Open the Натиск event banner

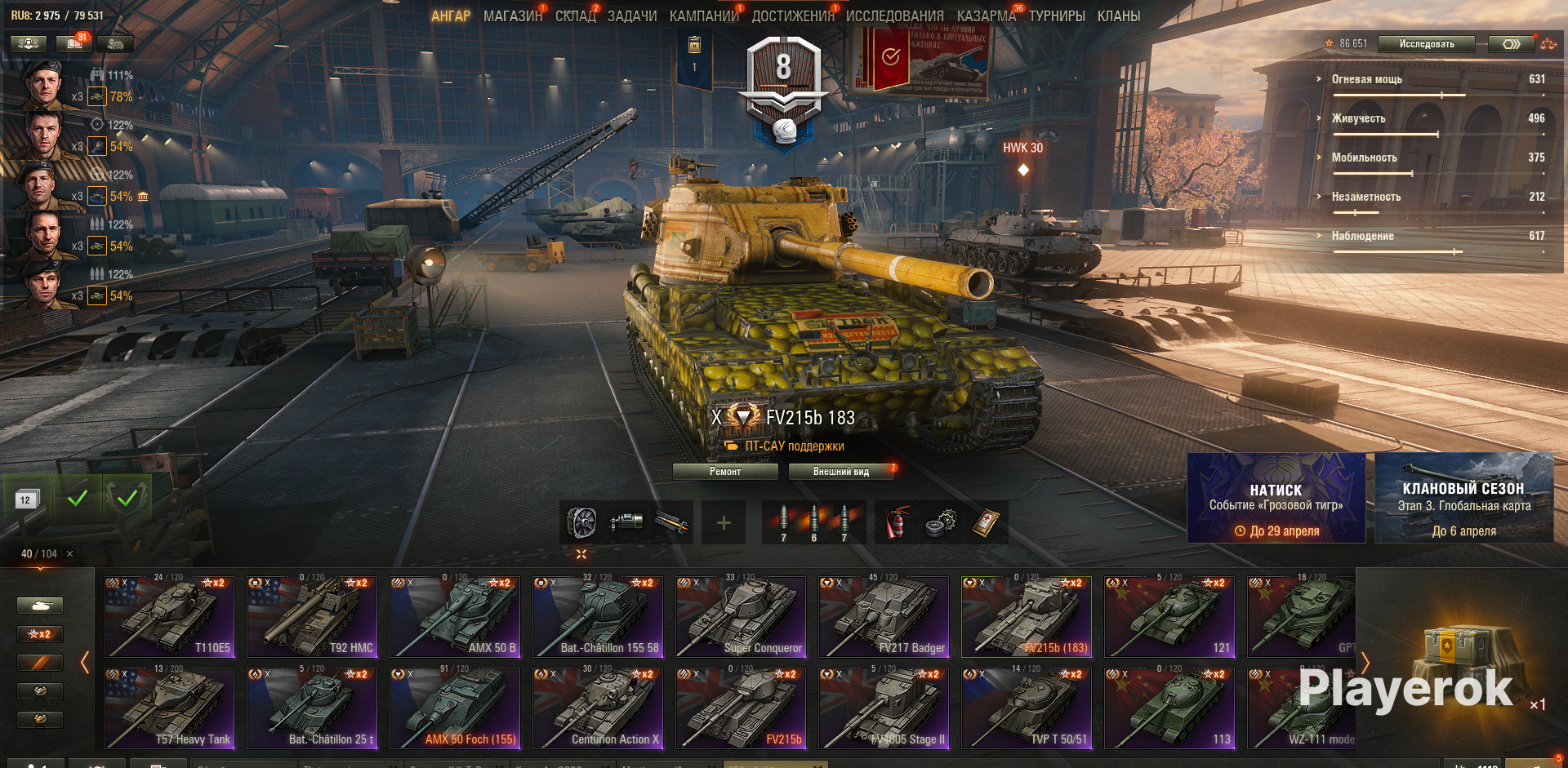(1276, 498)
